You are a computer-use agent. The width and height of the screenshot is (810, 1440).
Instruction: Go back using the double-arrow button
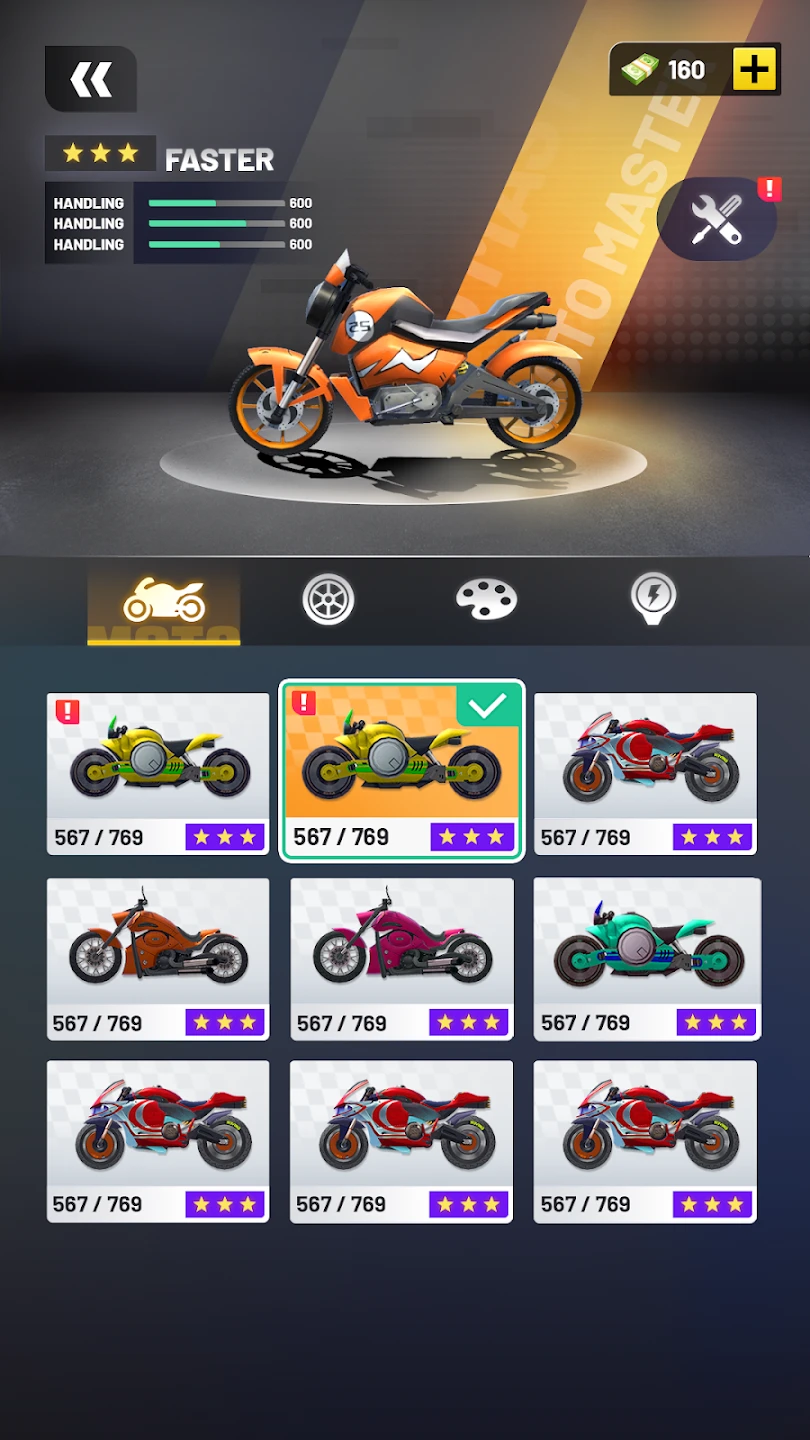tap(91, 79)
